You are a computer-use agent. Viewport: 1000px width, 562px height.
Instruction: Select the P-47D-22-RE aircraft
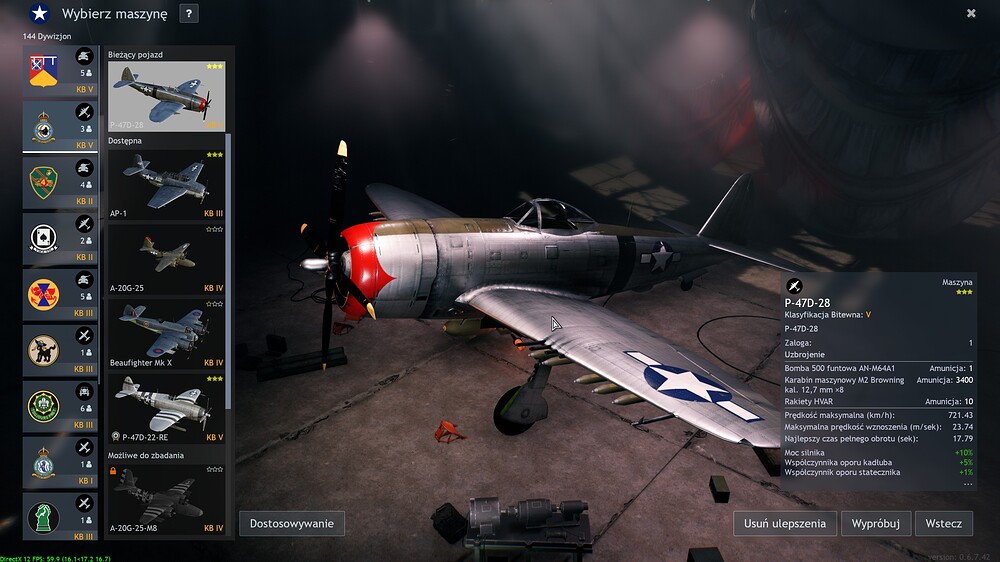point(166,409)
